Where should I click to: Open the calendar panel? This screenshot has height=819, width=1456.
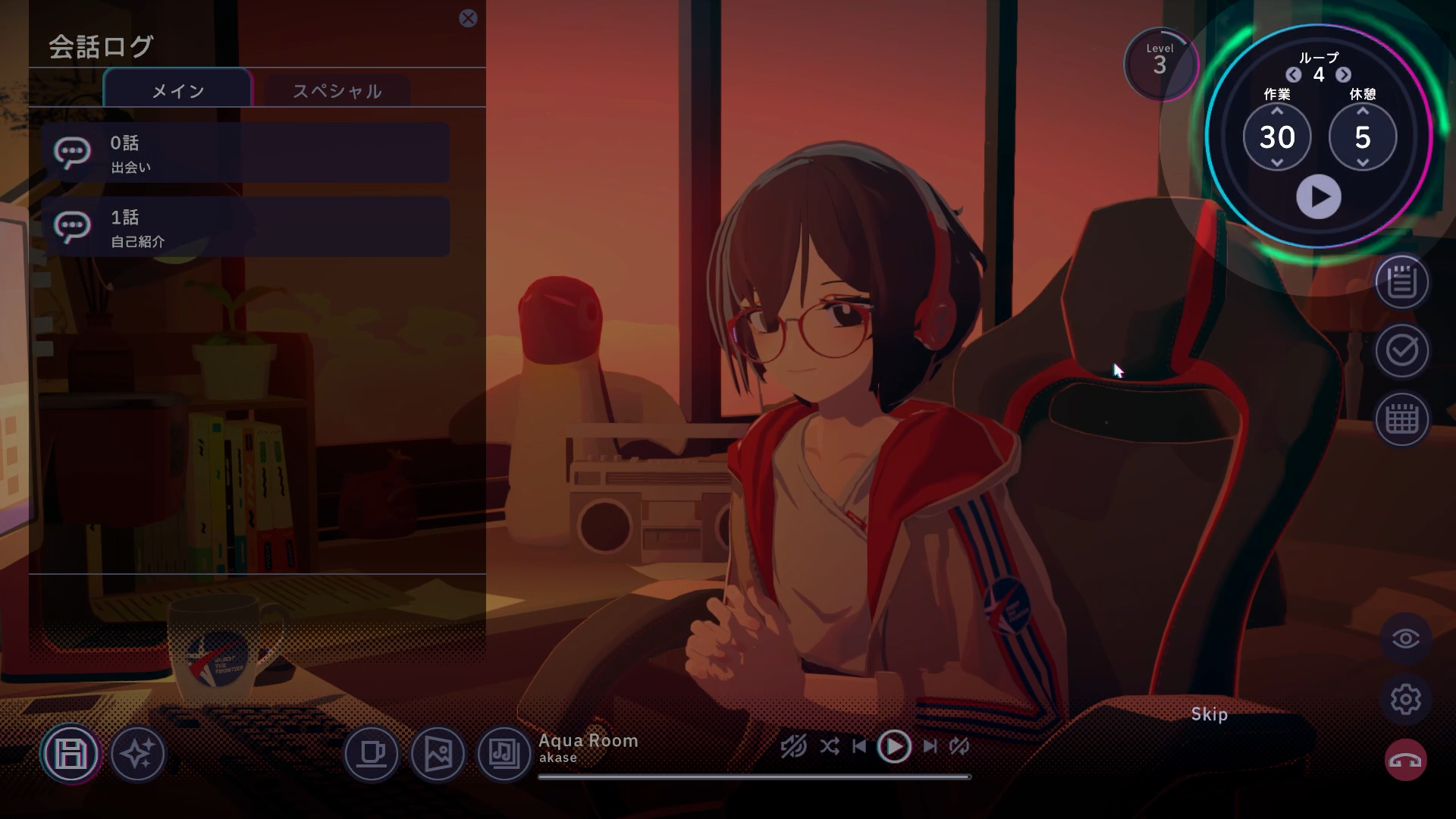coord(1401,419)
